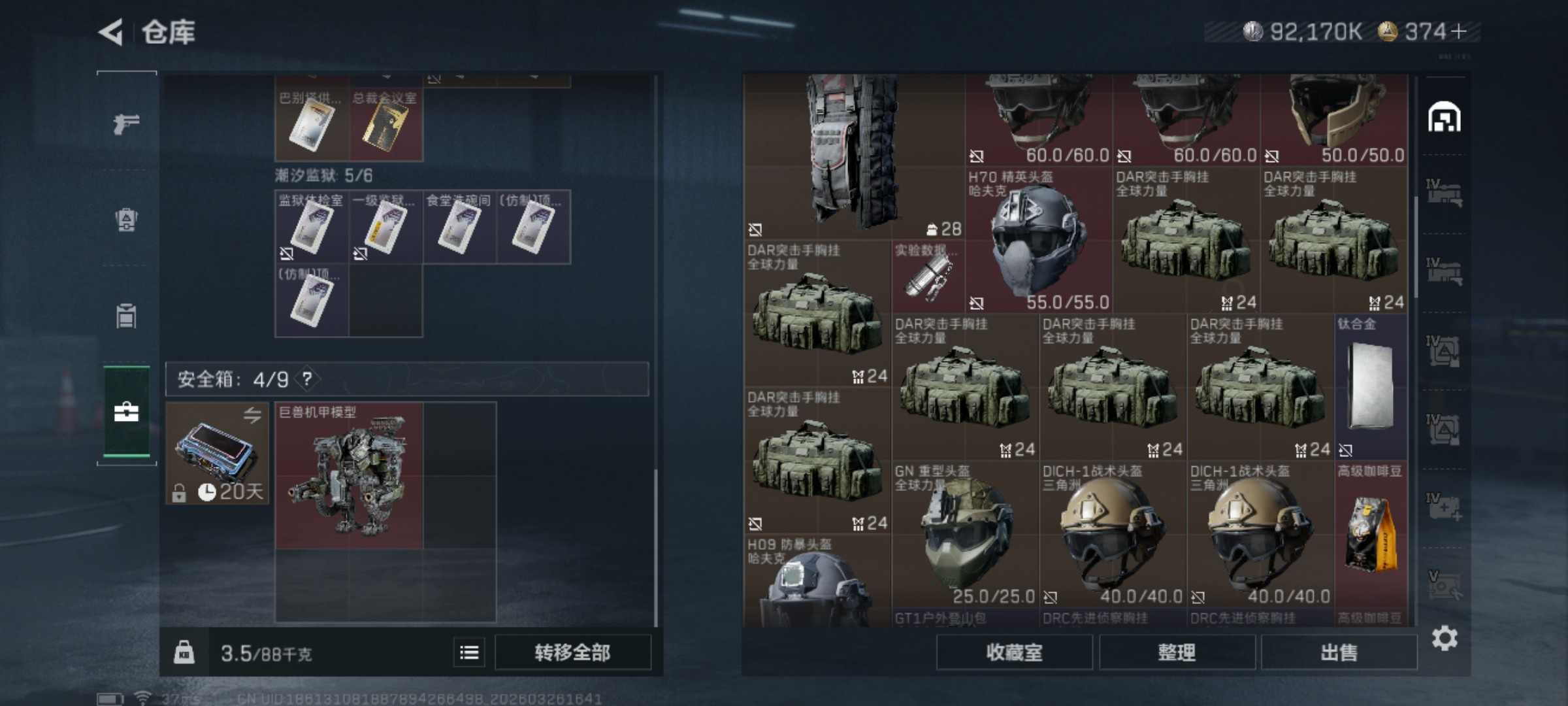Select the safe box briefcase icon
The image size is (1568, 706).
pyautogui.click(x=126, y=412)
